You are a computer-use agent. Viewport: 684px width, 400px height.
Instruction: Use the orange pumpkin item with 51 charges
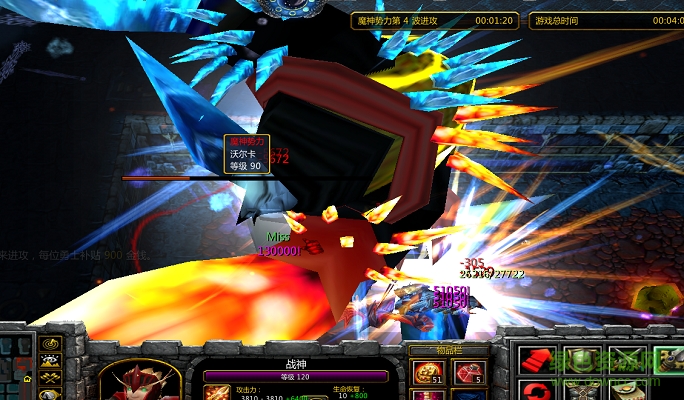426,374
